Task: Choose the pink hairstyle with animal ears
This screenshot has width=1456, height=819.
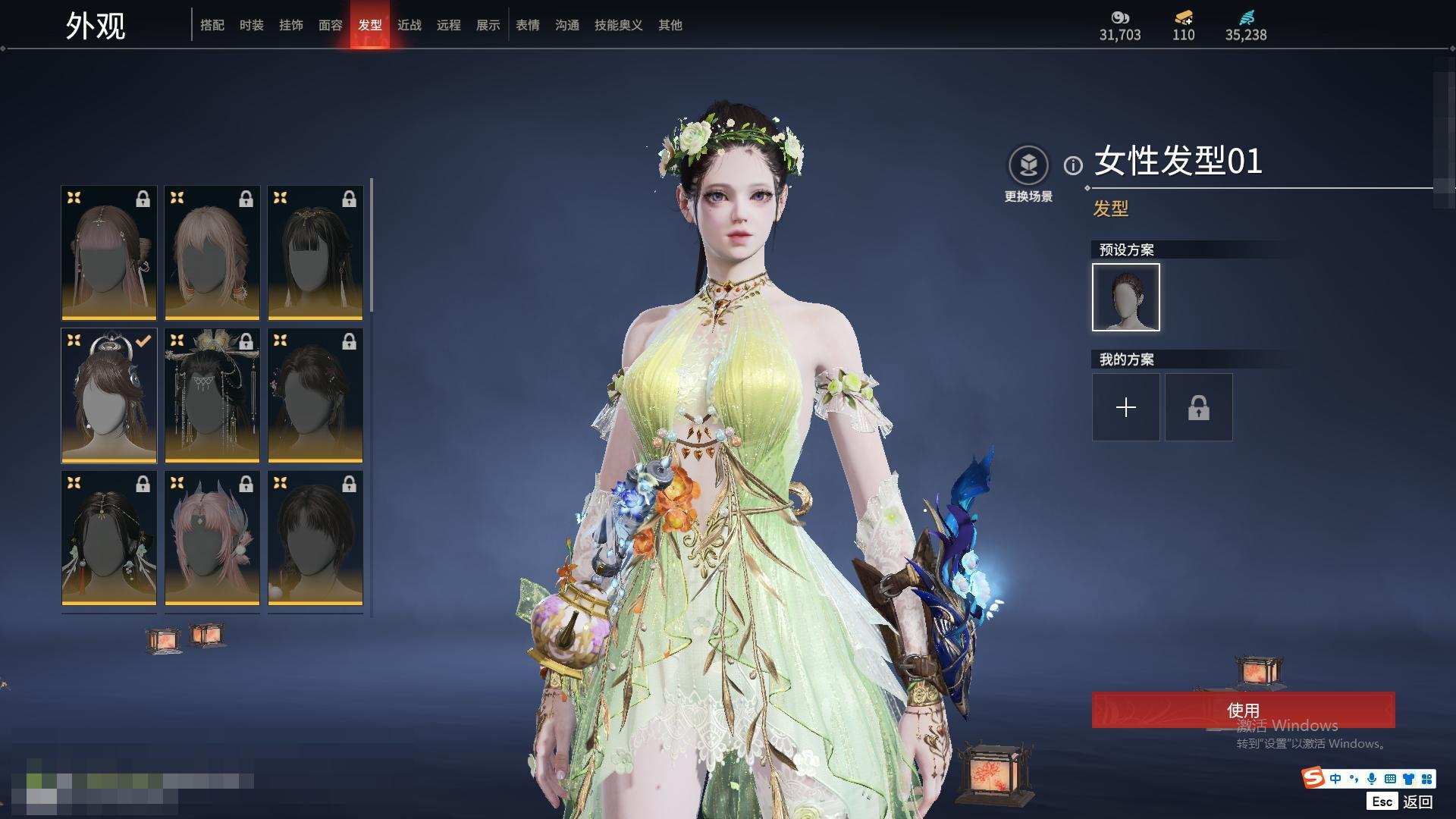Action: tap(212, 538)
